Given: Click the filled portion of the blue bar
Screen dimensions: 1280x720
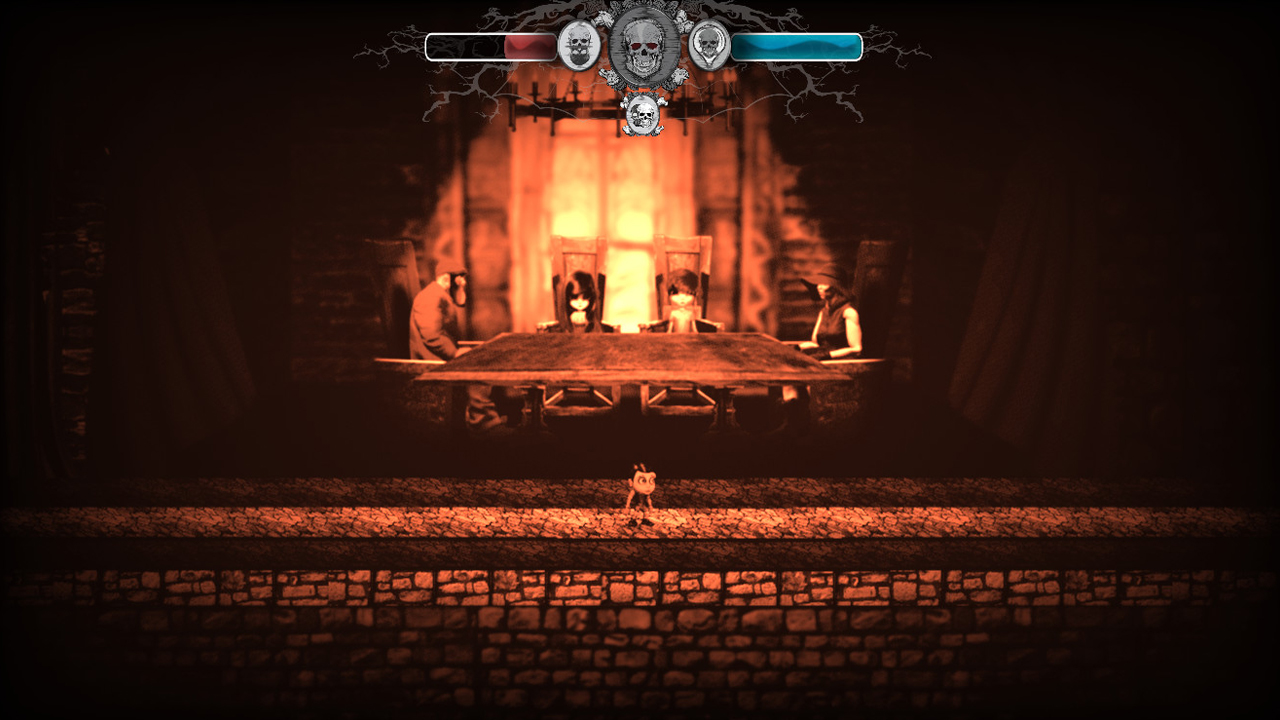Looking at the screenshot, I should (795, 44).
